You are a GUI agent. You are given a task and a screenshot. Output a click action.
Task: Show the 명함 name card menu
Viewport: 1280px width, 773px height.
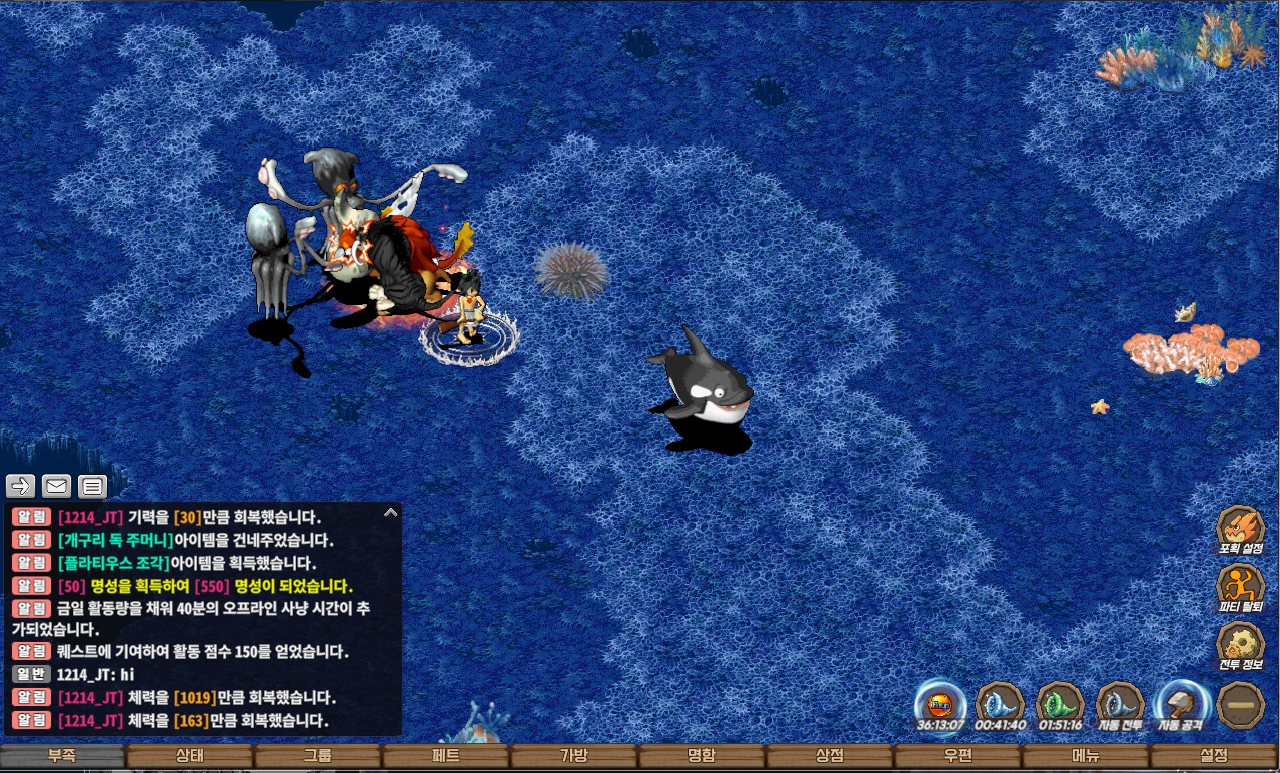tap(702, 756)
